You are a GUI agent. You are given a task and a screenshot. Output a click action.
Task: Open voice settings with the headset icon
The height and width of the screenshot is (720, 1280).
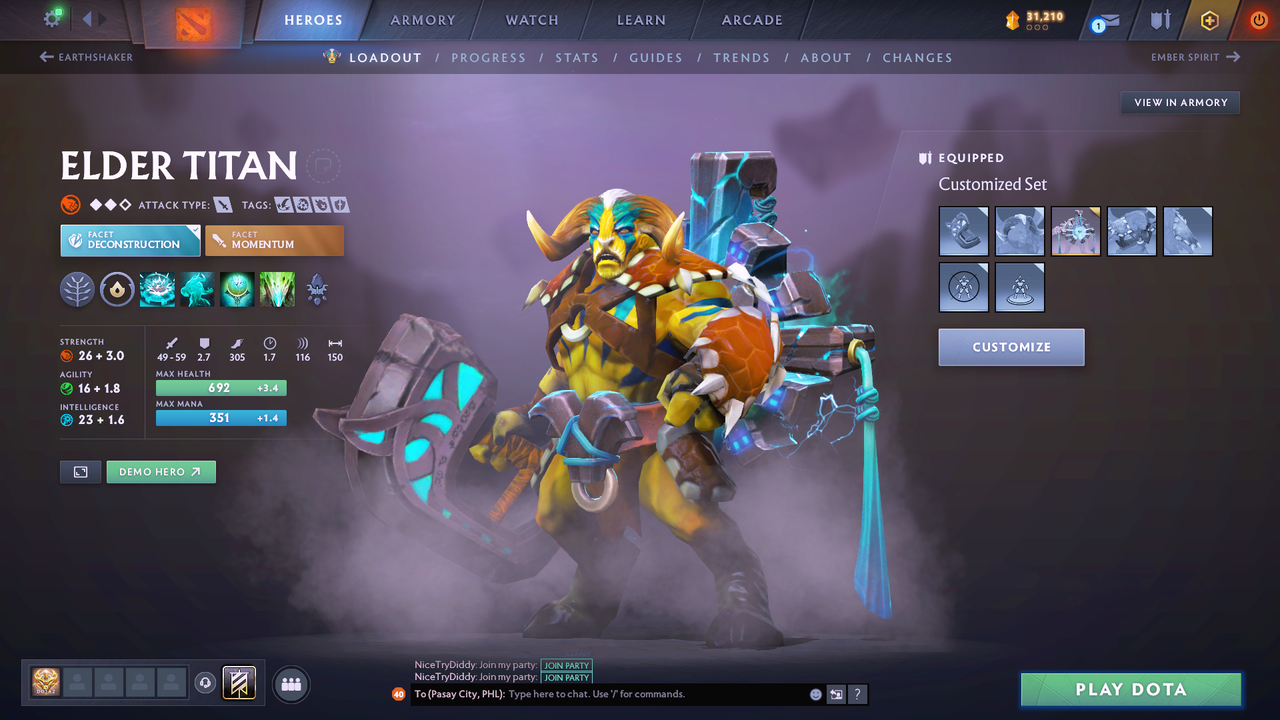pyautogui.click(x=207, y=684)
